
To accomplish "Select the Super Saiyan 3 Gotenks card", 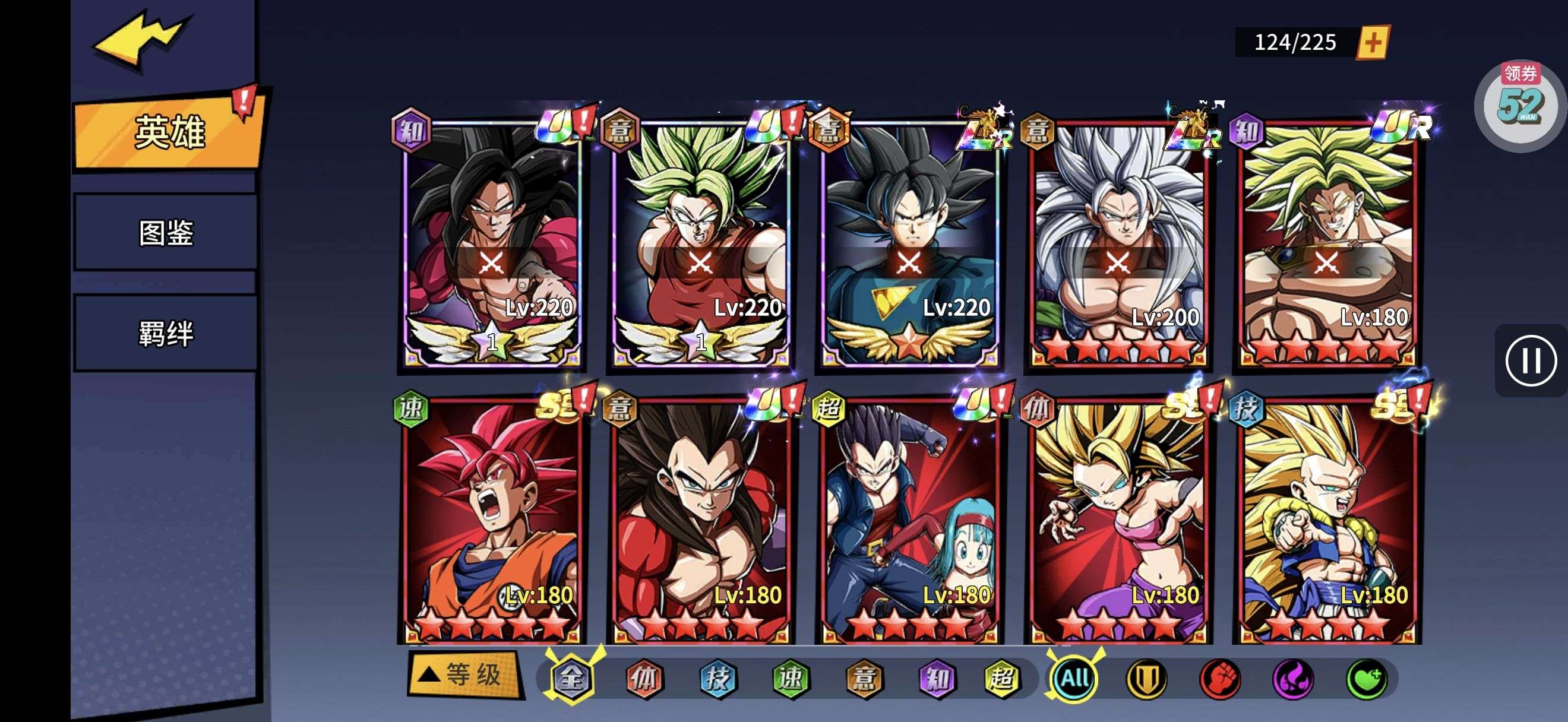I will (x=1327, y=520).
